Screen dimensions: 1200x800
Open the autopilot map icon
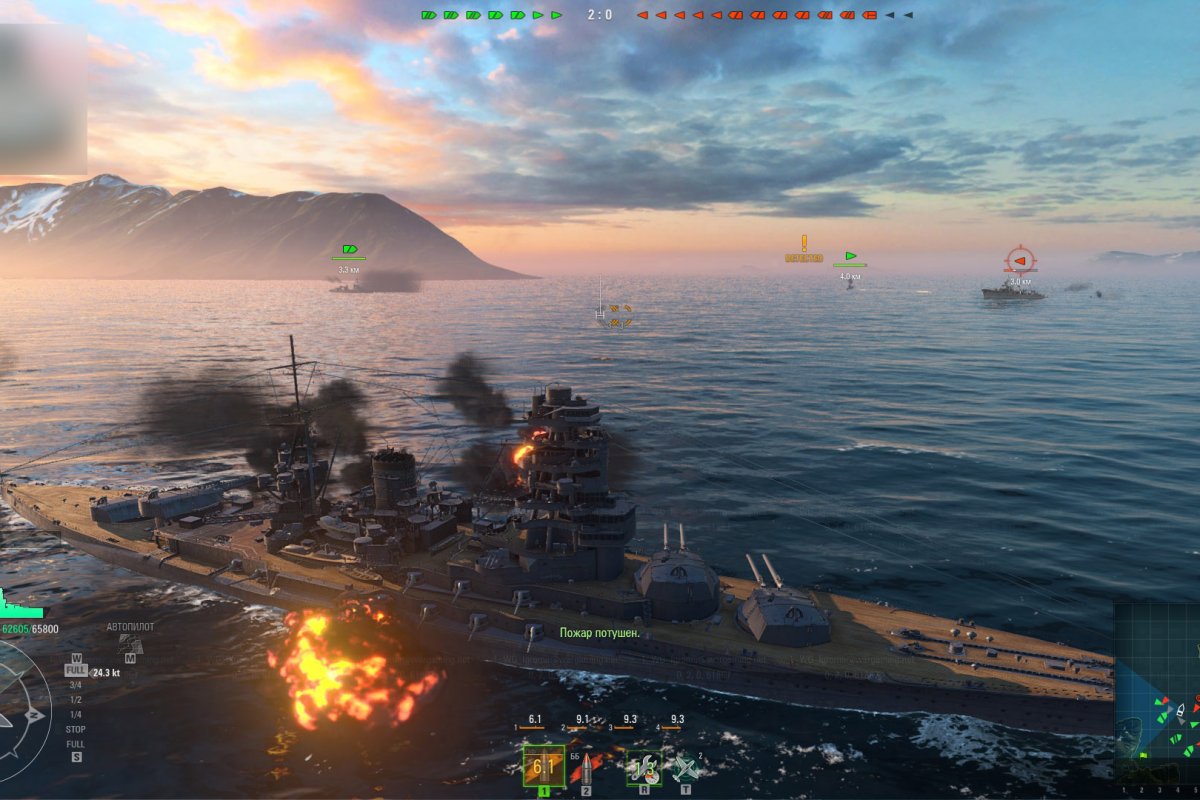130,645
